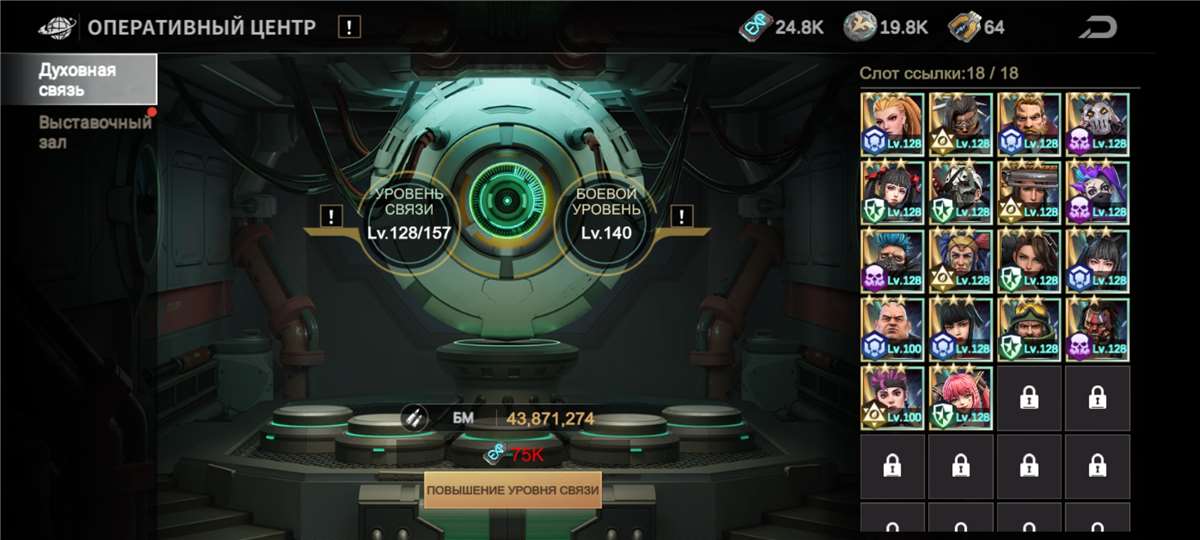Select the blonde braided heroine portrait
The width and height of the screenshot is (1200, 540).
coord(893,124)
